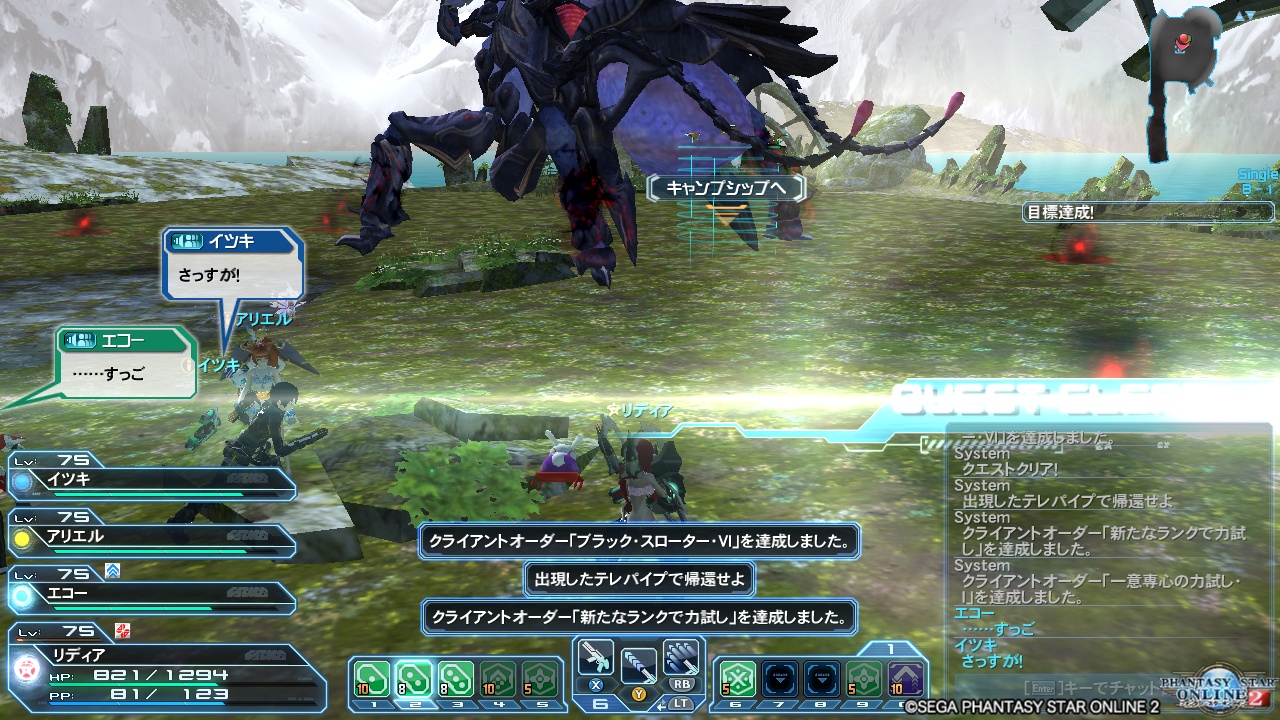Use the green item in subpalette slot 9
This screenshot has height=720, width=1280.
[x=864, y=678]
